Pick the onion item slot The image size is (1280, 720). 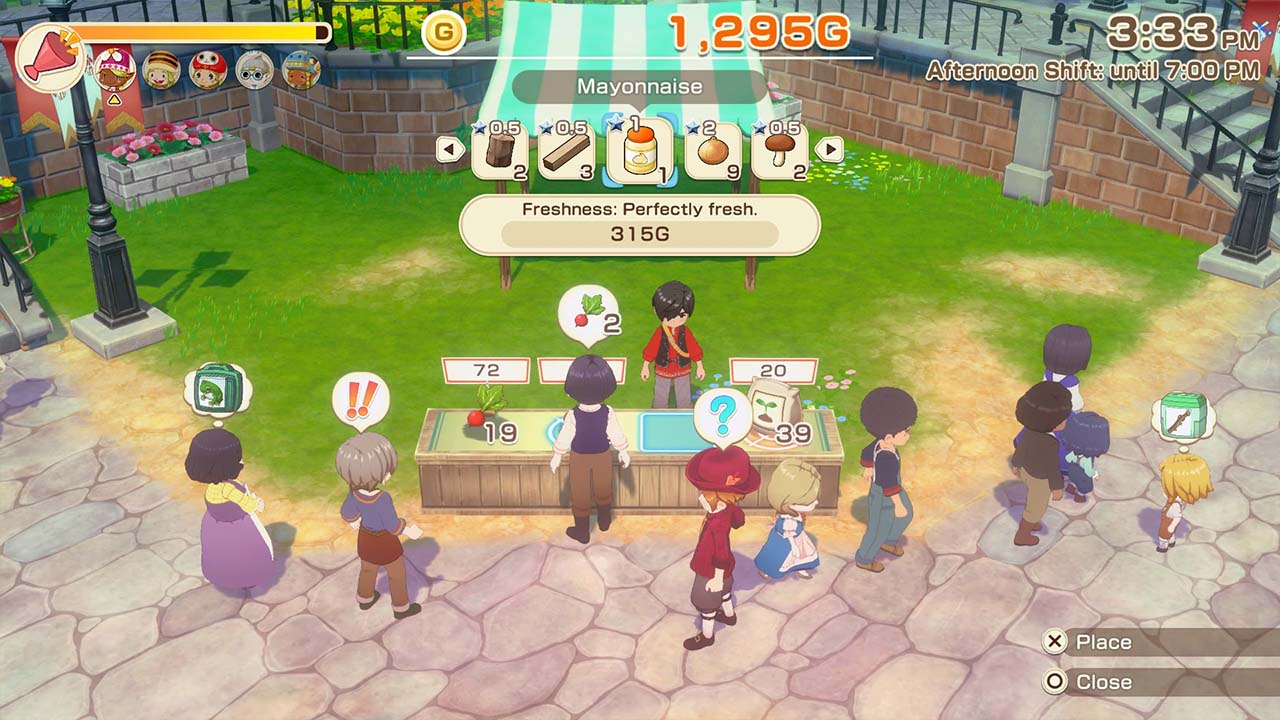(x=712, y=151)
